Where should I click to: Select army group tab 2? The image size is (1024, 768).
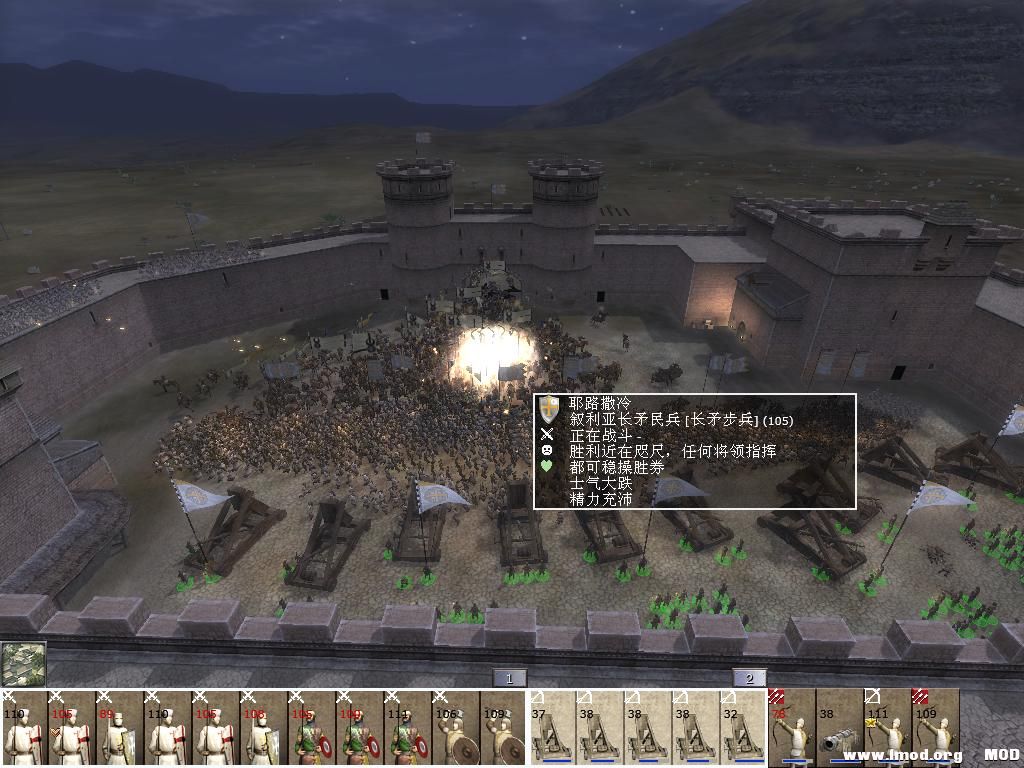[749, 678]
